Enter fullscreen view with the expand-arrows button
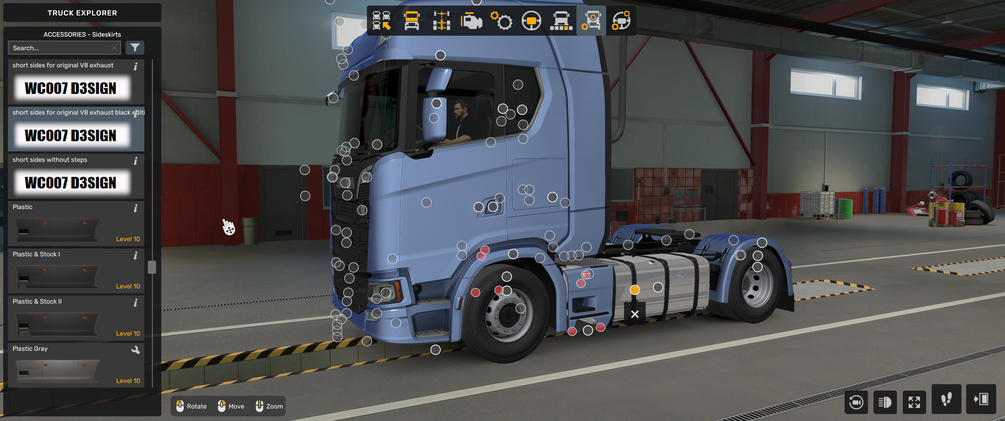The width and height of the screenshot is (1005, 421). pos(914,402)
